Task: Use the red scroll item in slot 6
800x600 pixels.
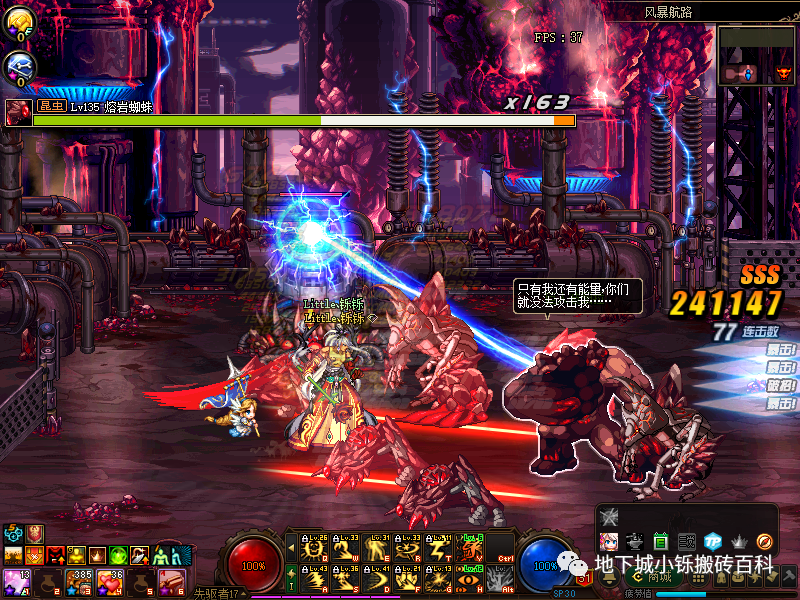Action: point(173,582)
